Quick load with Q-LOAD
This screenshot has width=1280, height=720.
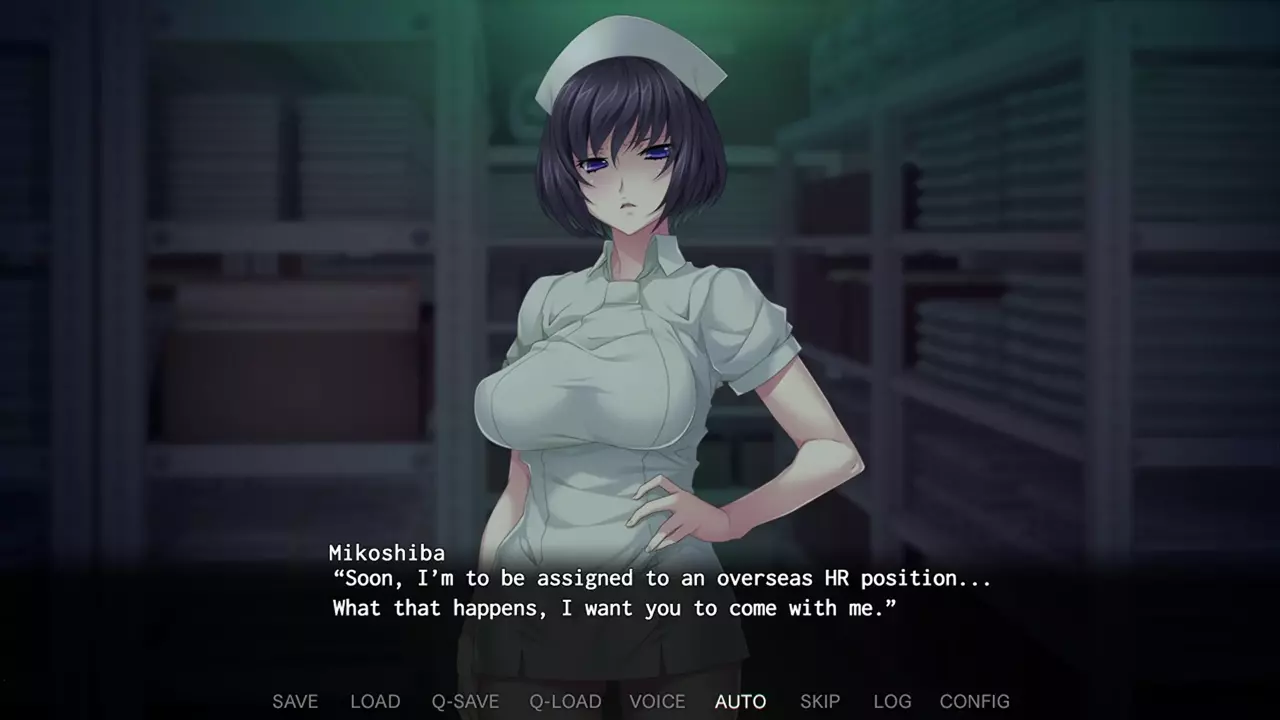tap(565, 702)
